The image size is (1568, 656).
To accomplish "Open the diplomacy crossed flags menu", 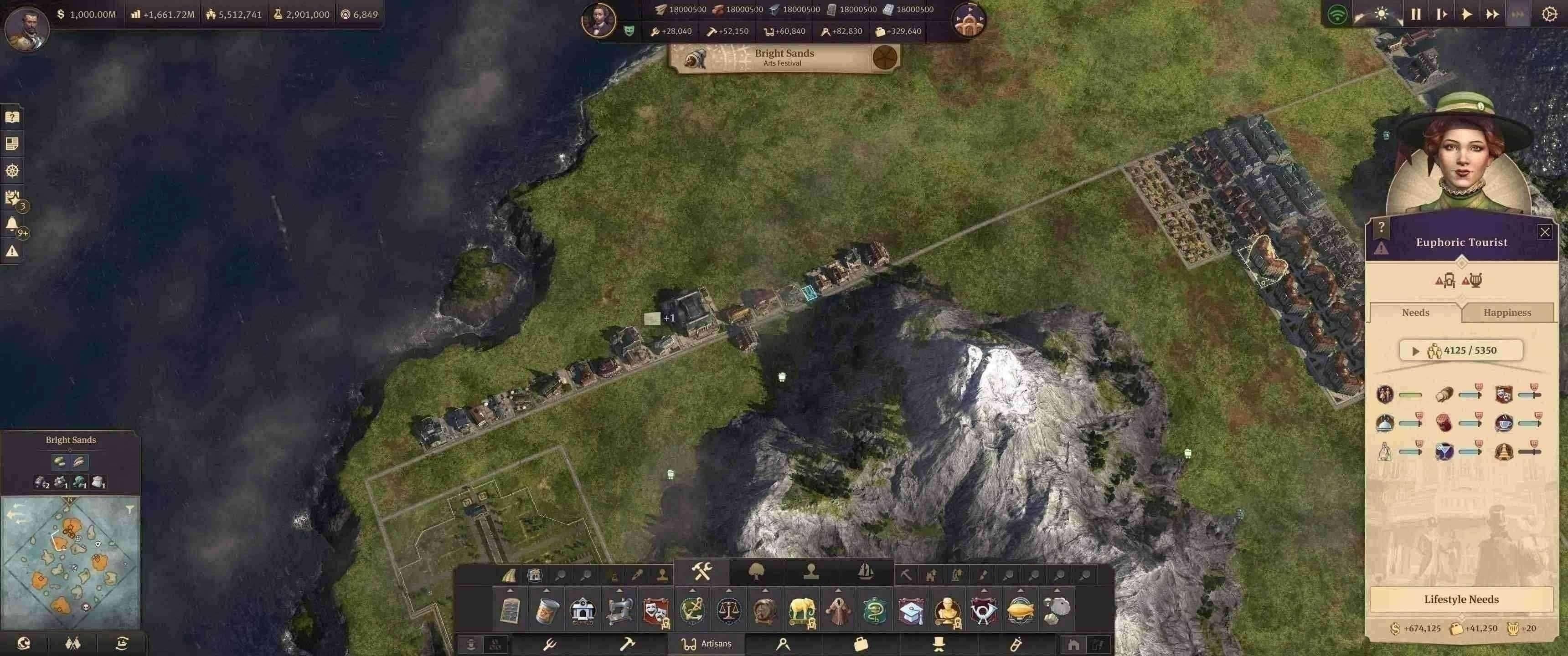I will pyautogui.click(x=72, y=643).
